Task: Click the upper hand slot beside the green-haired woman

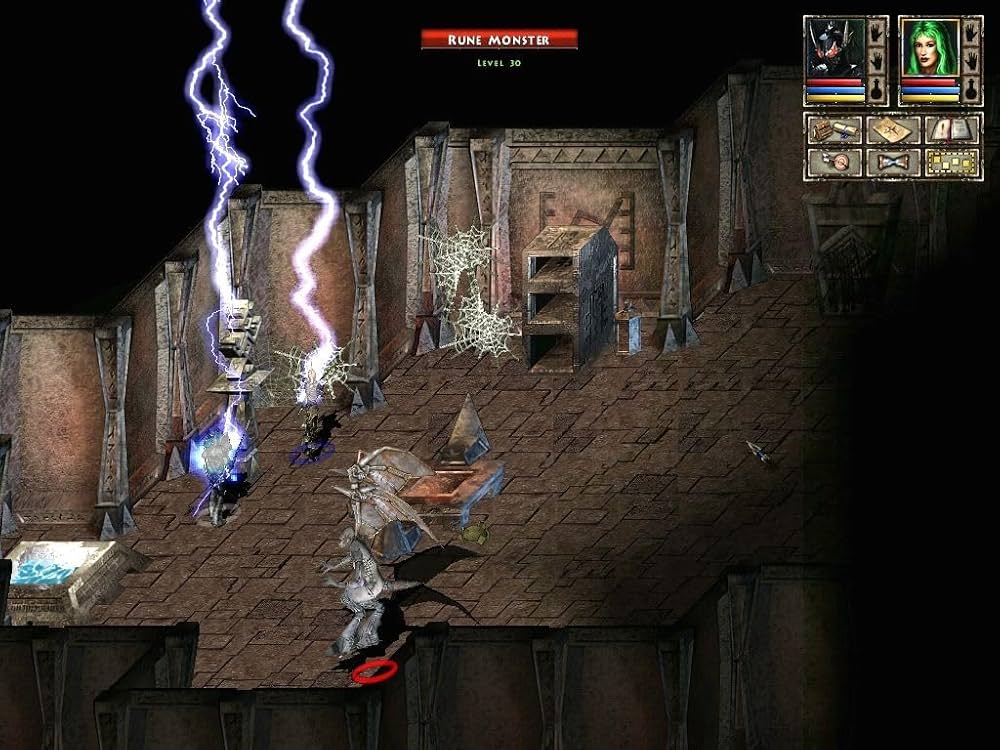Action: (x=971, y=31)
